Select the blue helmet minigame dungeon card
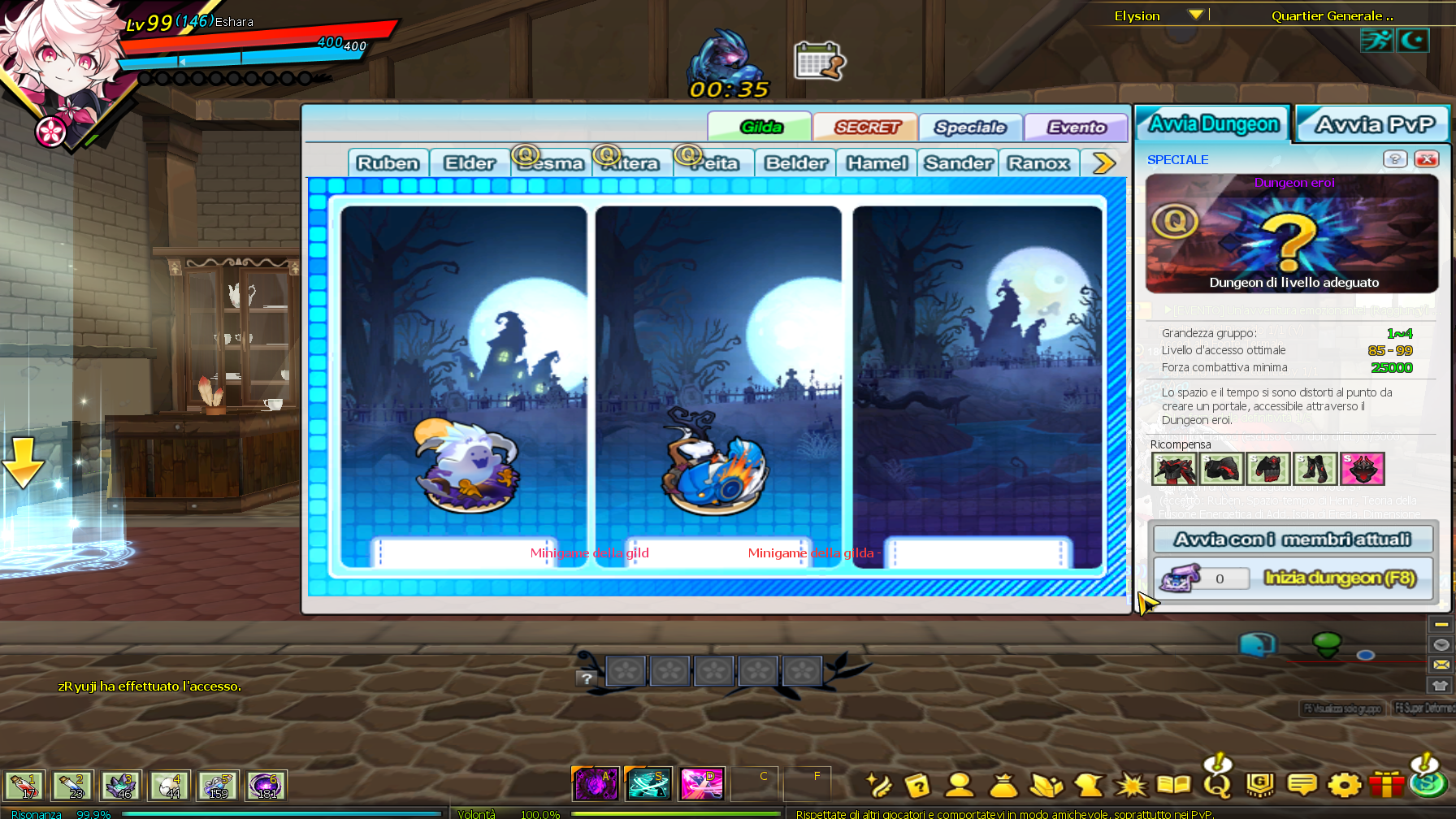Screen dimensions: 1456x819 pyautogui.click(x=718, y=386)
